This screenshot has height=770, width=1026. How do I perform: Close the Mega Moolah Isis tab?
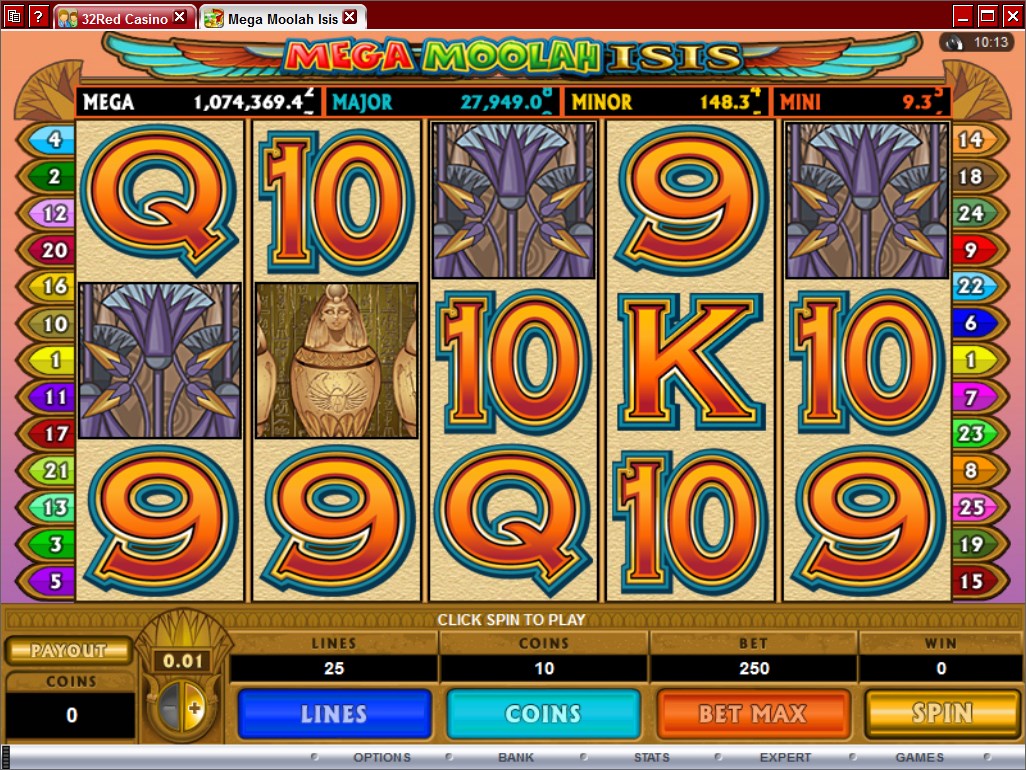[x=349, y=17]
